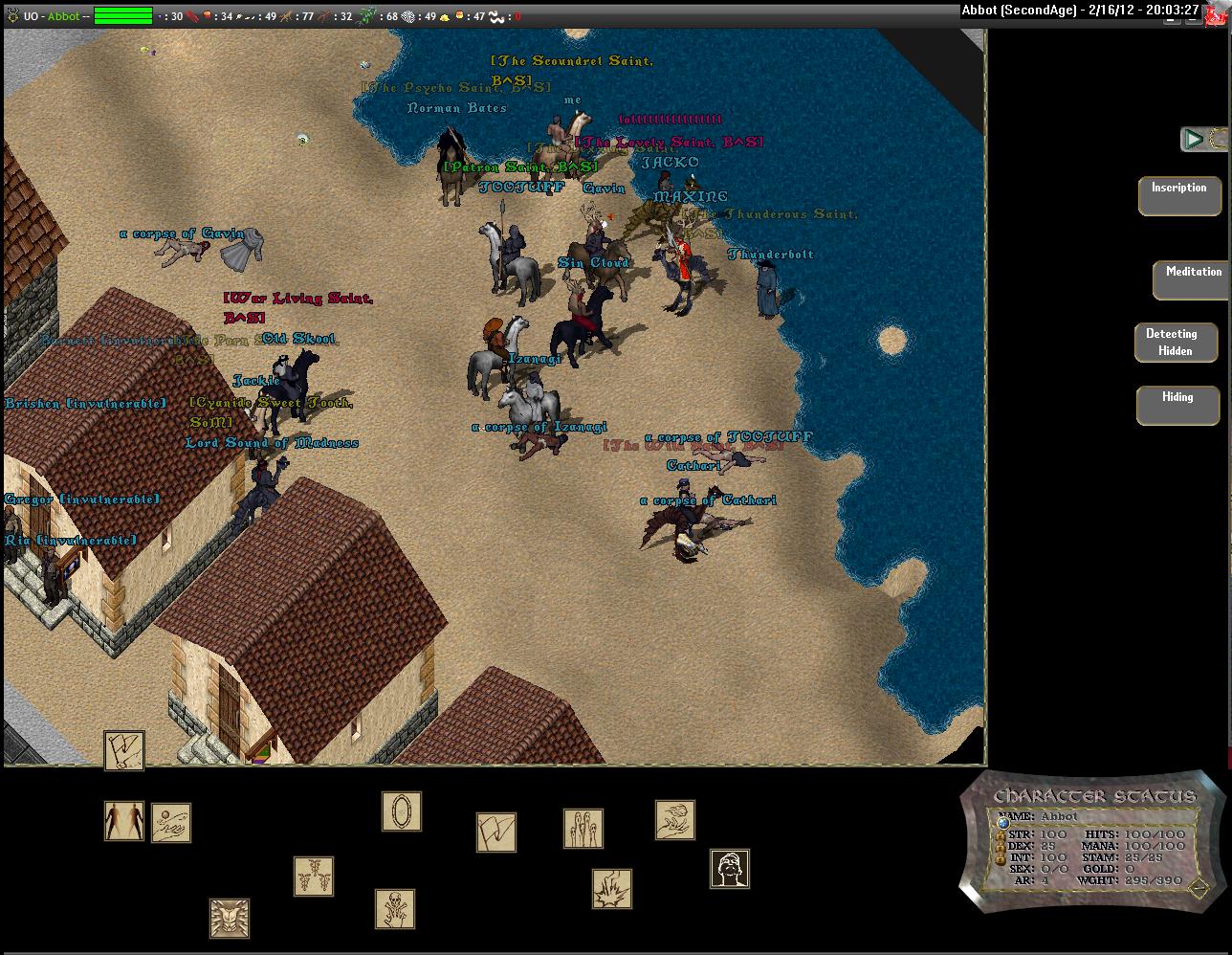Image resolution: width=1232 pixels, height=955 pixels.
Task: Cast the oval mirror spell
Action: click(402, 811)
